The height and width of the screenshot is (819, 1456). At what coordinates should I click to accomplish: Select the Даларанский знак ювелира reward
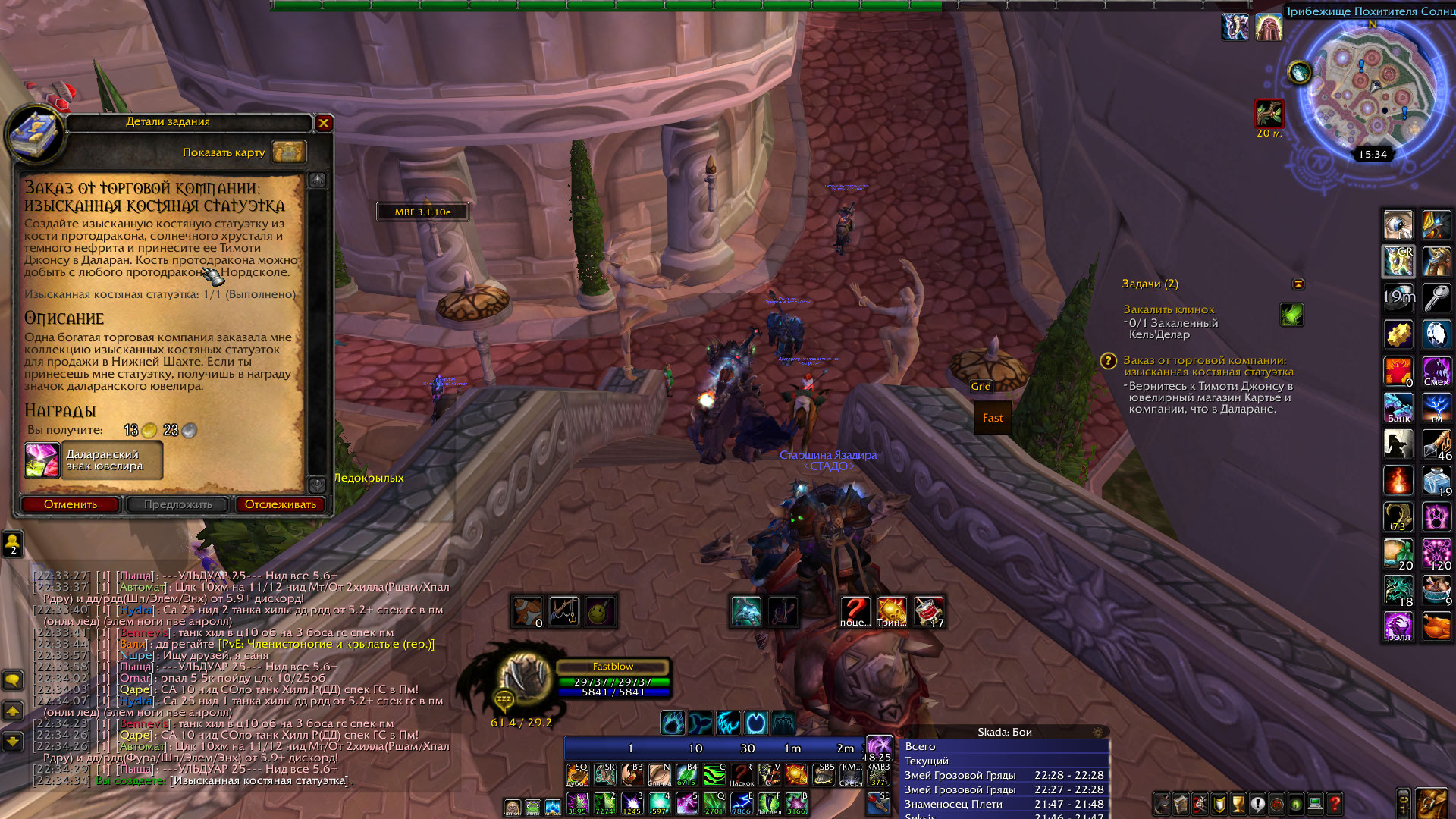point(94,460)
